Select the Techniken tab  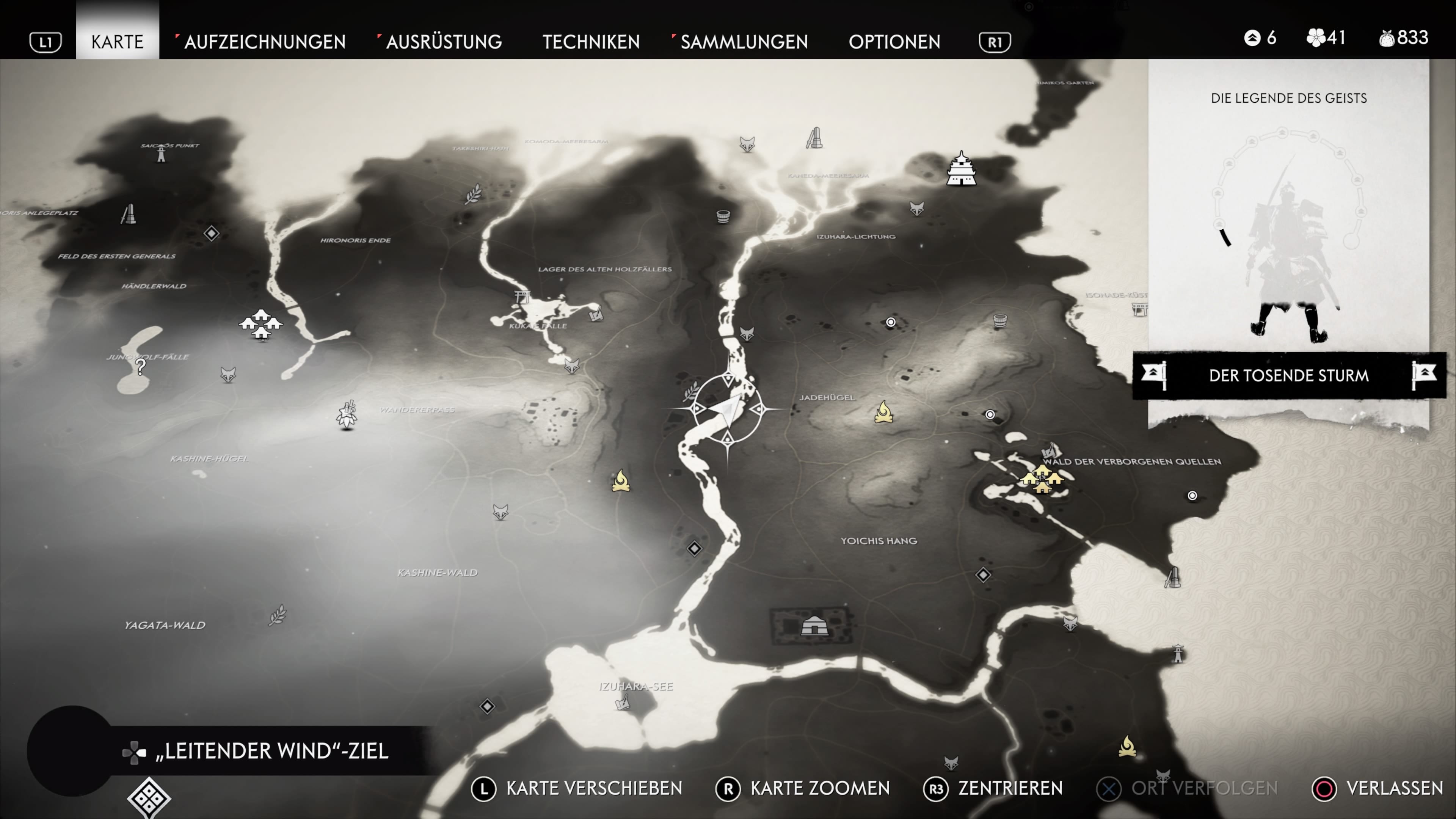(591, 42)
